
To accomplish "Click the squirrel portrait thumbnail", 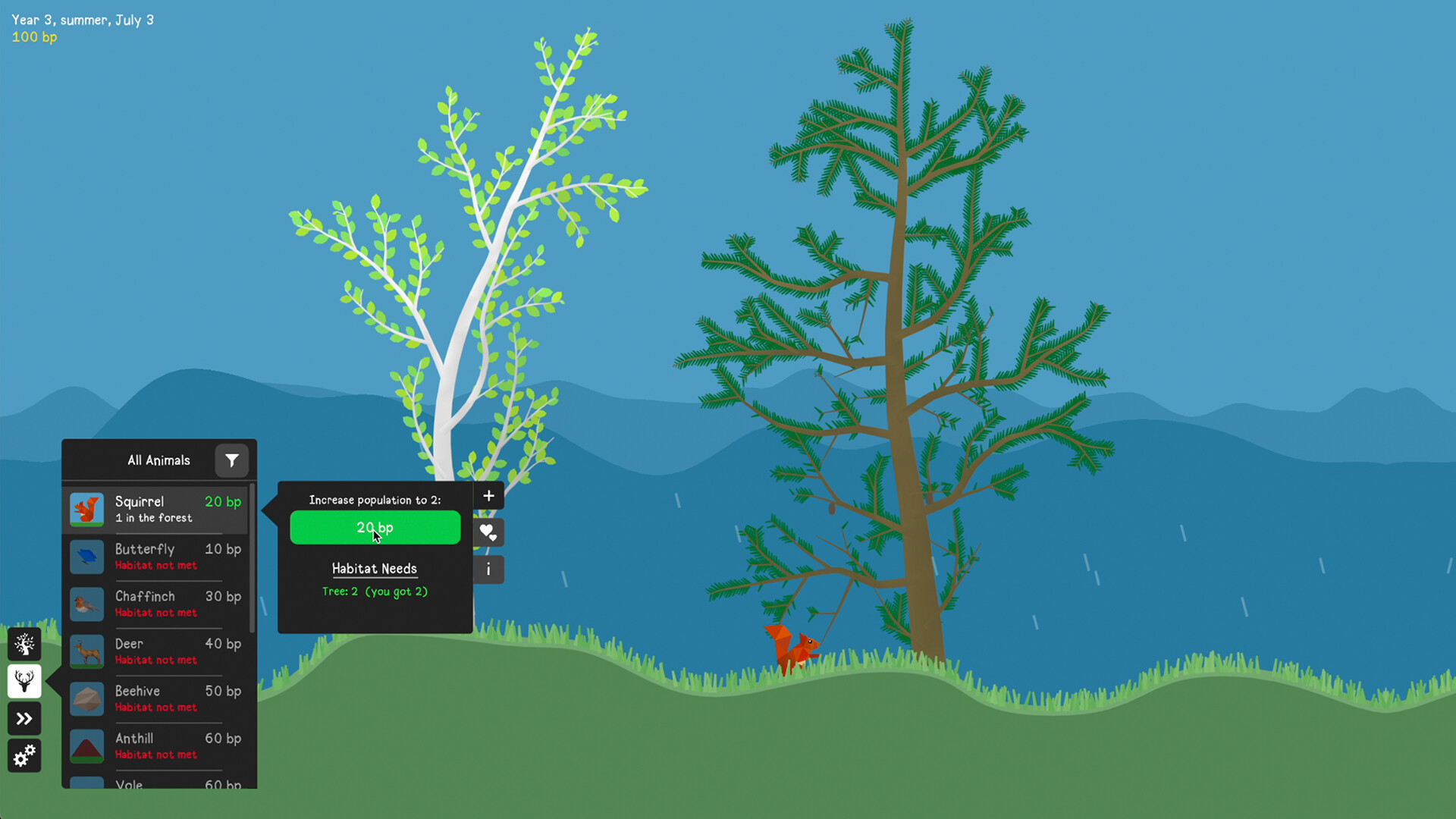I will [x=86, y=509].
